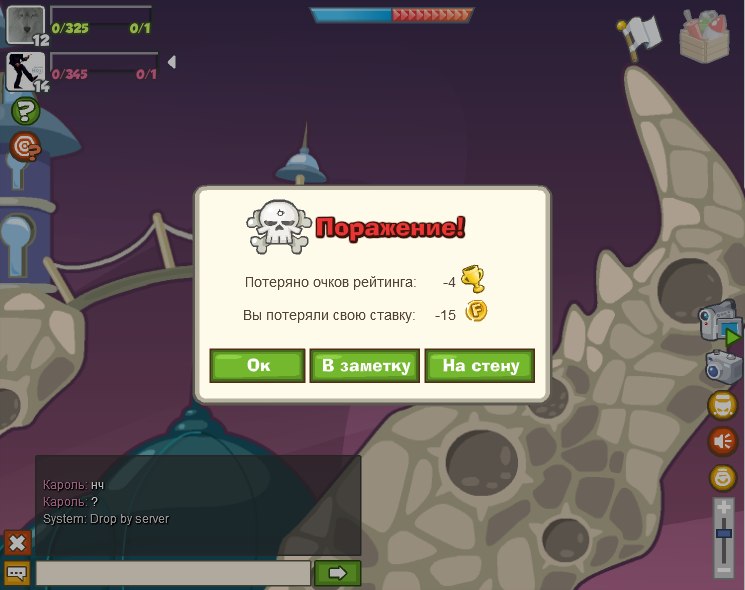Choose the В заметку button
This screenshot has width=745, height=590.
(364, 366)
